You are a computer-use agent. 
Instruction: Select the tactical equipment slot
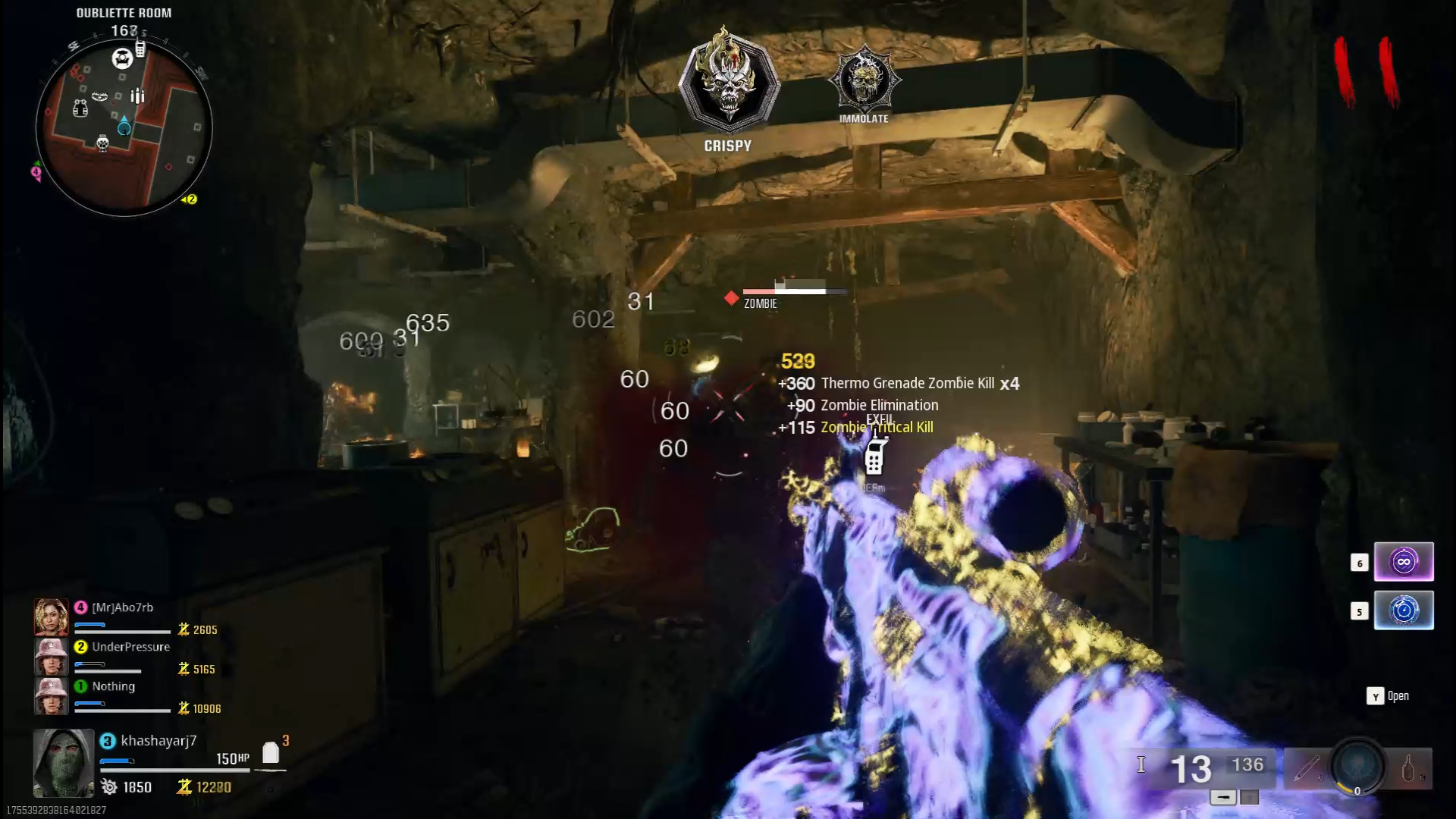pos(1307,768)
